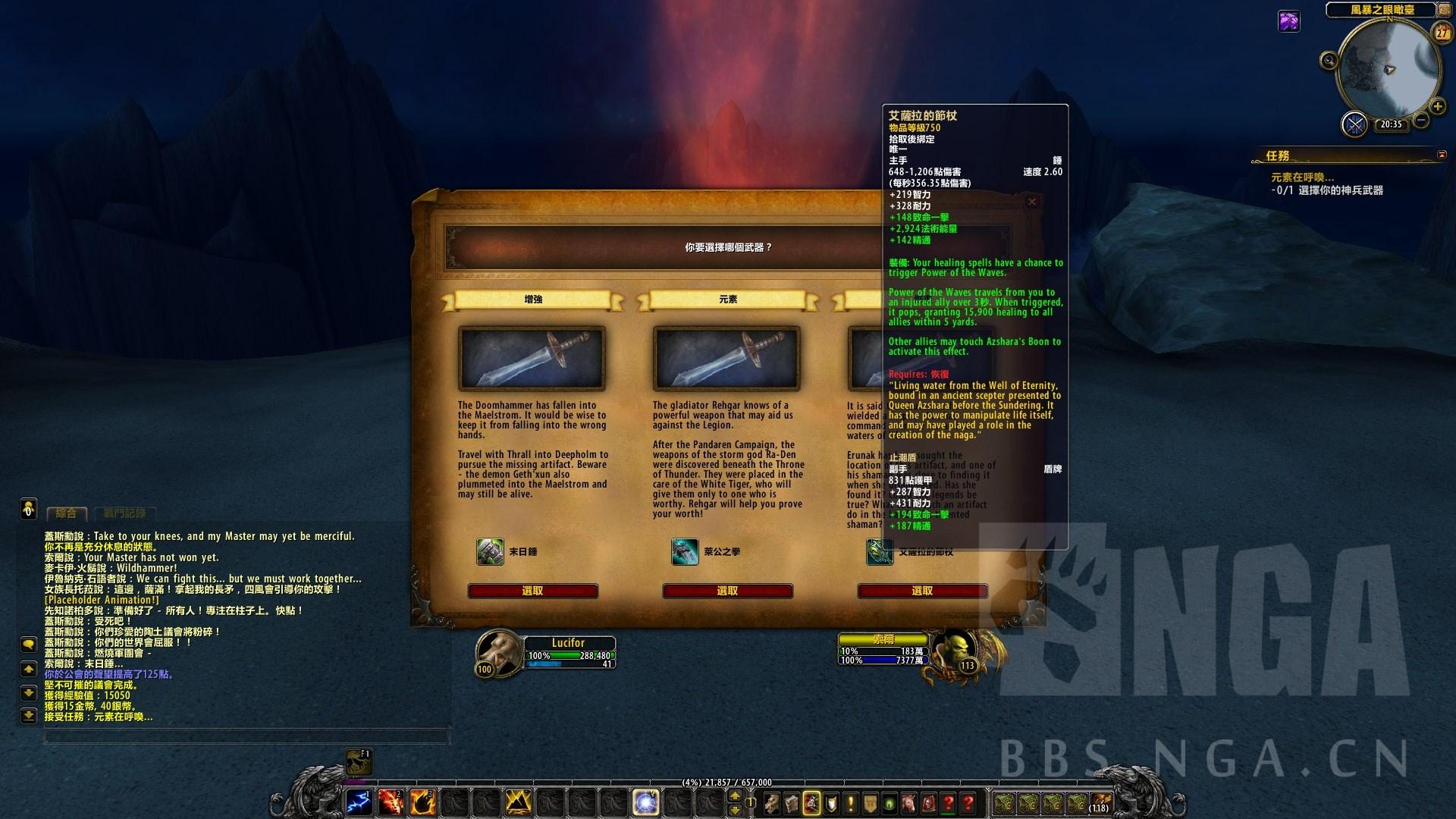Activate the golden mountain ability icon
Image resolution: width=1456 pixels, height=819 pixels.
pyautogui.click(x=518, y=802)
